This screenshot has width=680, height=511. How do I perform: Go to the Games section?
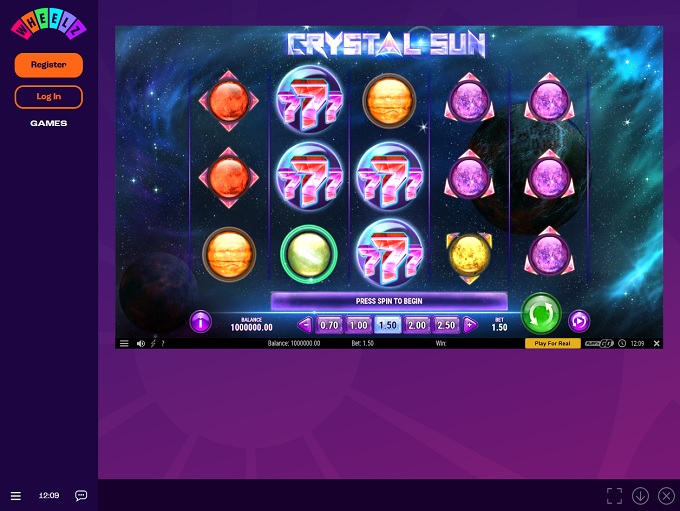(x=48, y=123)
